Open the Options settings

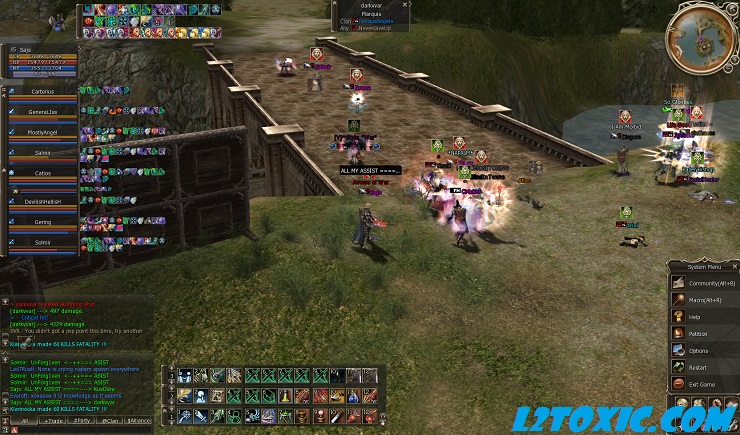tap(698, 351)
